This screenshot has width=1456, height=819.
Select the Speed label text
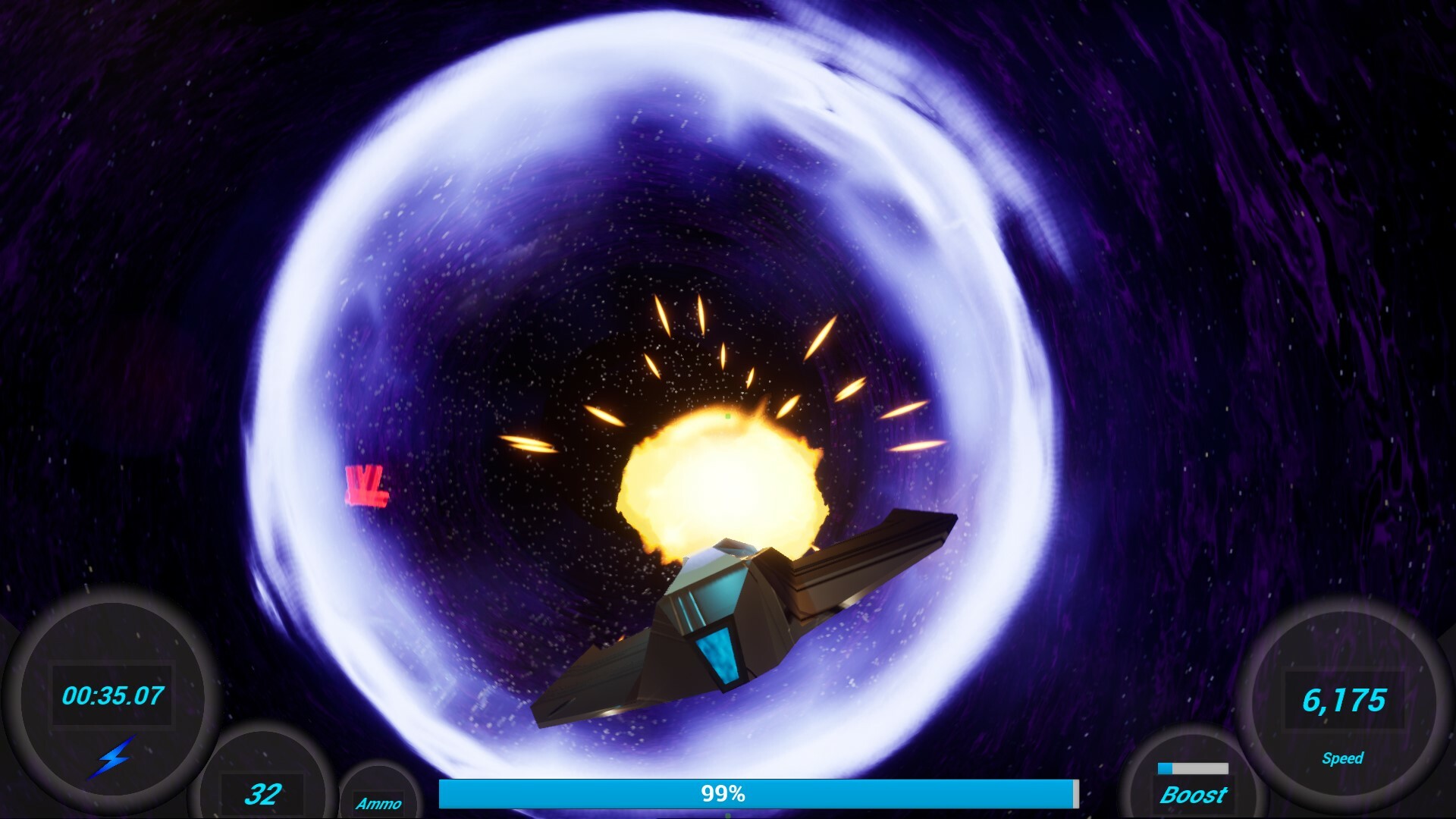1345,757
